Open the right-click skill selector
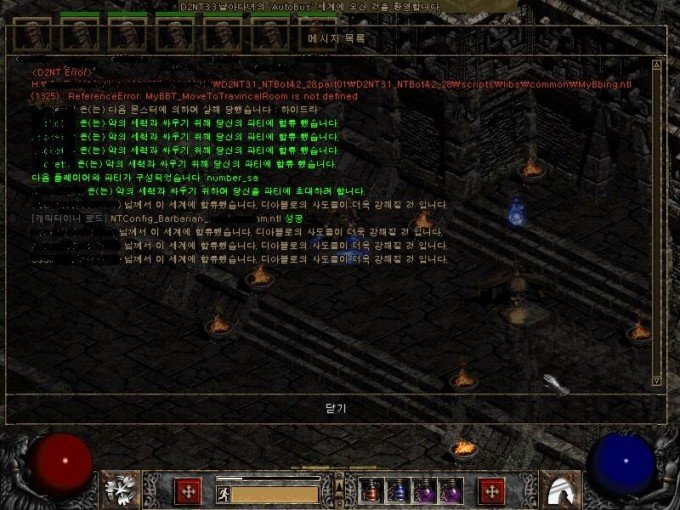The width and height of the screenshot is (680, 510). (559, 489)
